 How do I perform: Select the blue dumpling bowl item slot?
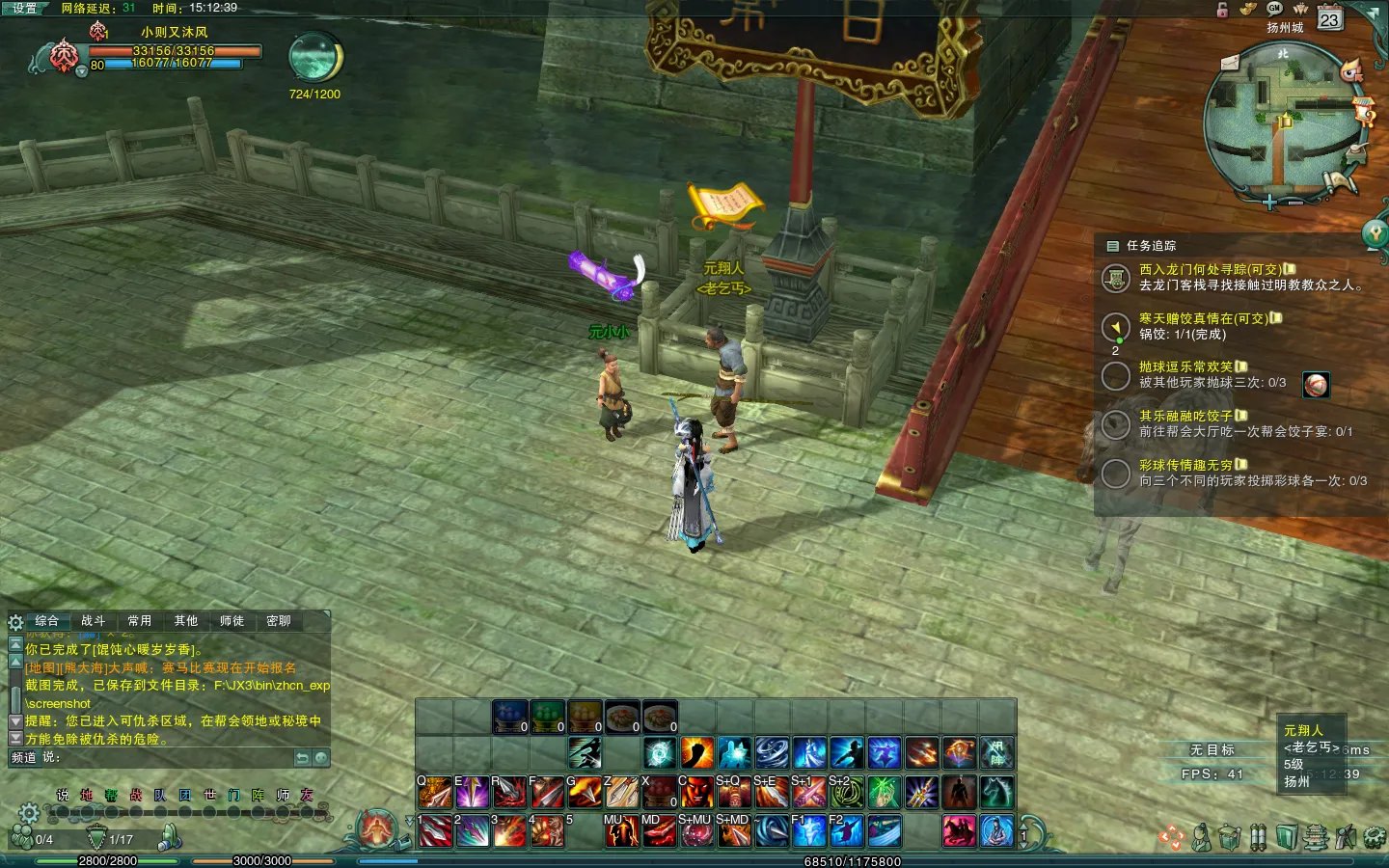tap(510, 717)
